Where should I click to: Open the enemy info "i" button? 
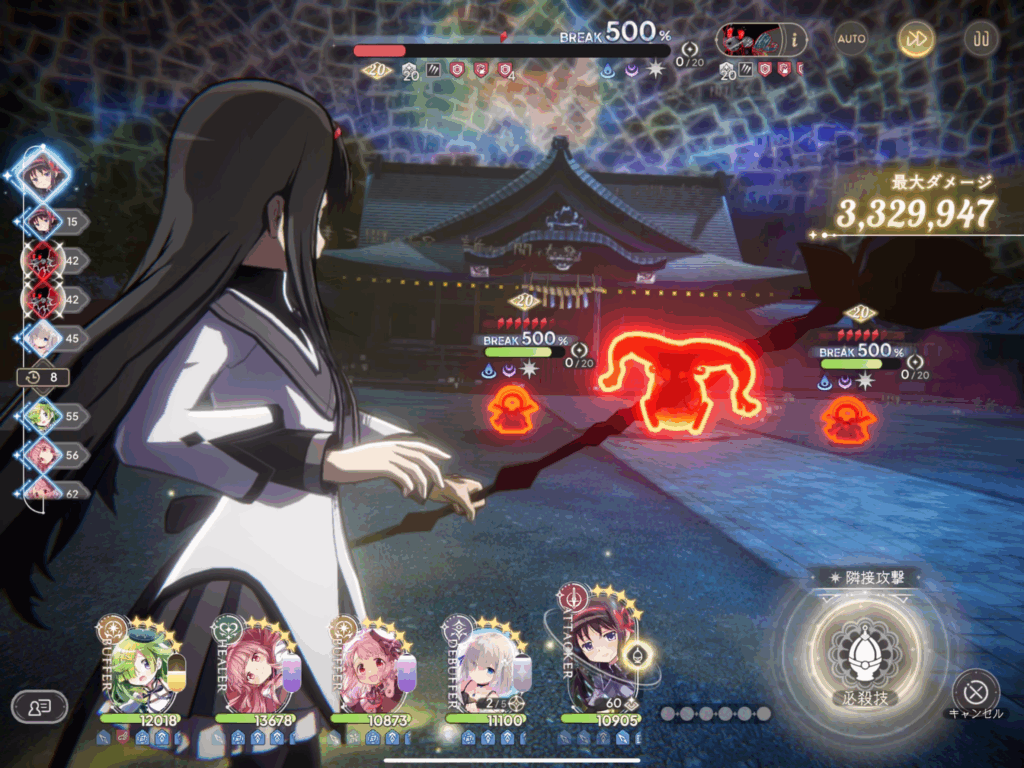click(796, 39)
